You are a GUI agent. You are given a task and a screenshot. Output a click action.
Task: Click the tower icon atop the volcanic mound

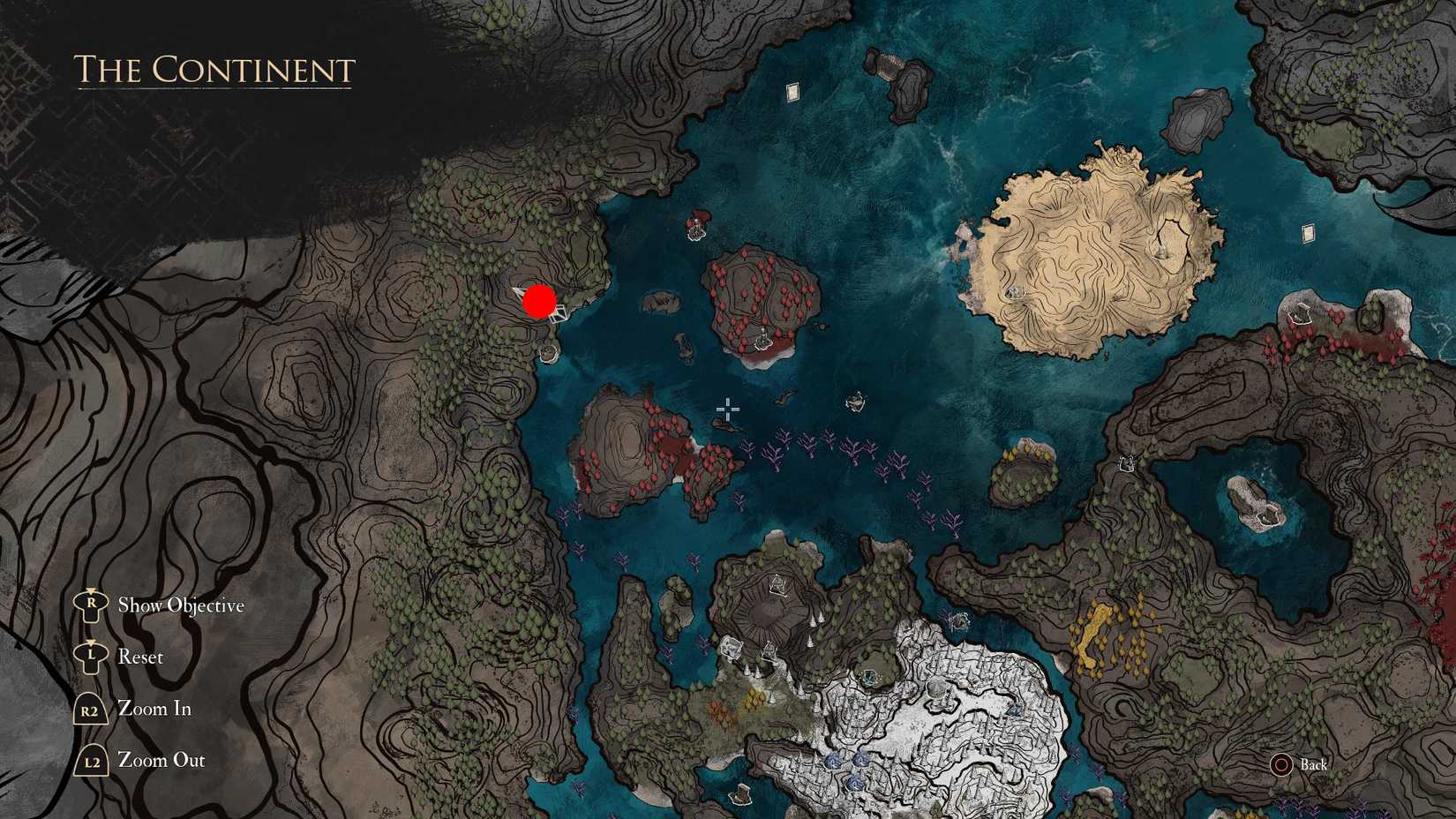[x=778, y=585]
